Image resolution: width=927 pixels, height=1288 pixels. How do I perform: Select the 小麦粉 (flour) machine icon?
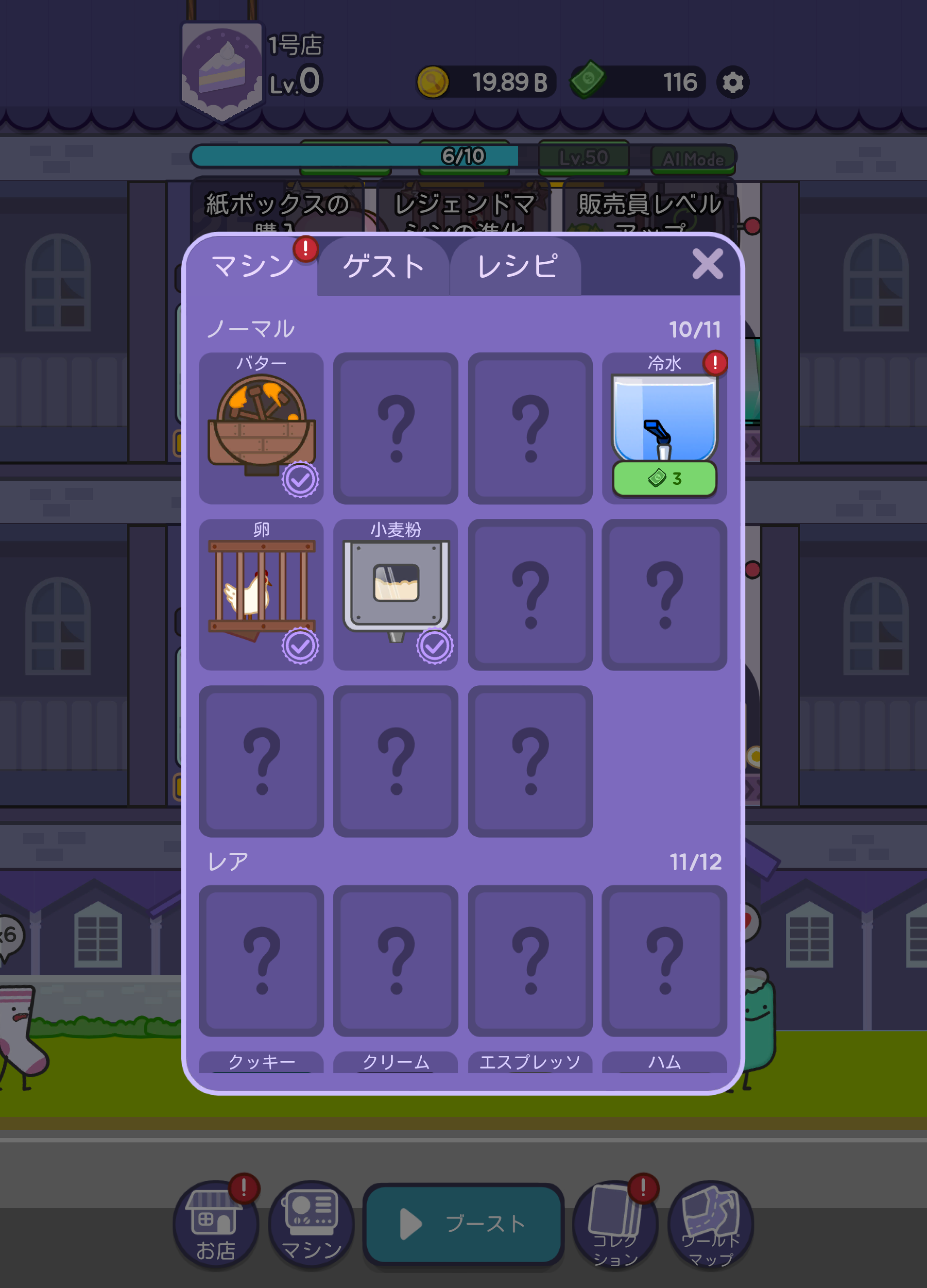click(396, 588)
